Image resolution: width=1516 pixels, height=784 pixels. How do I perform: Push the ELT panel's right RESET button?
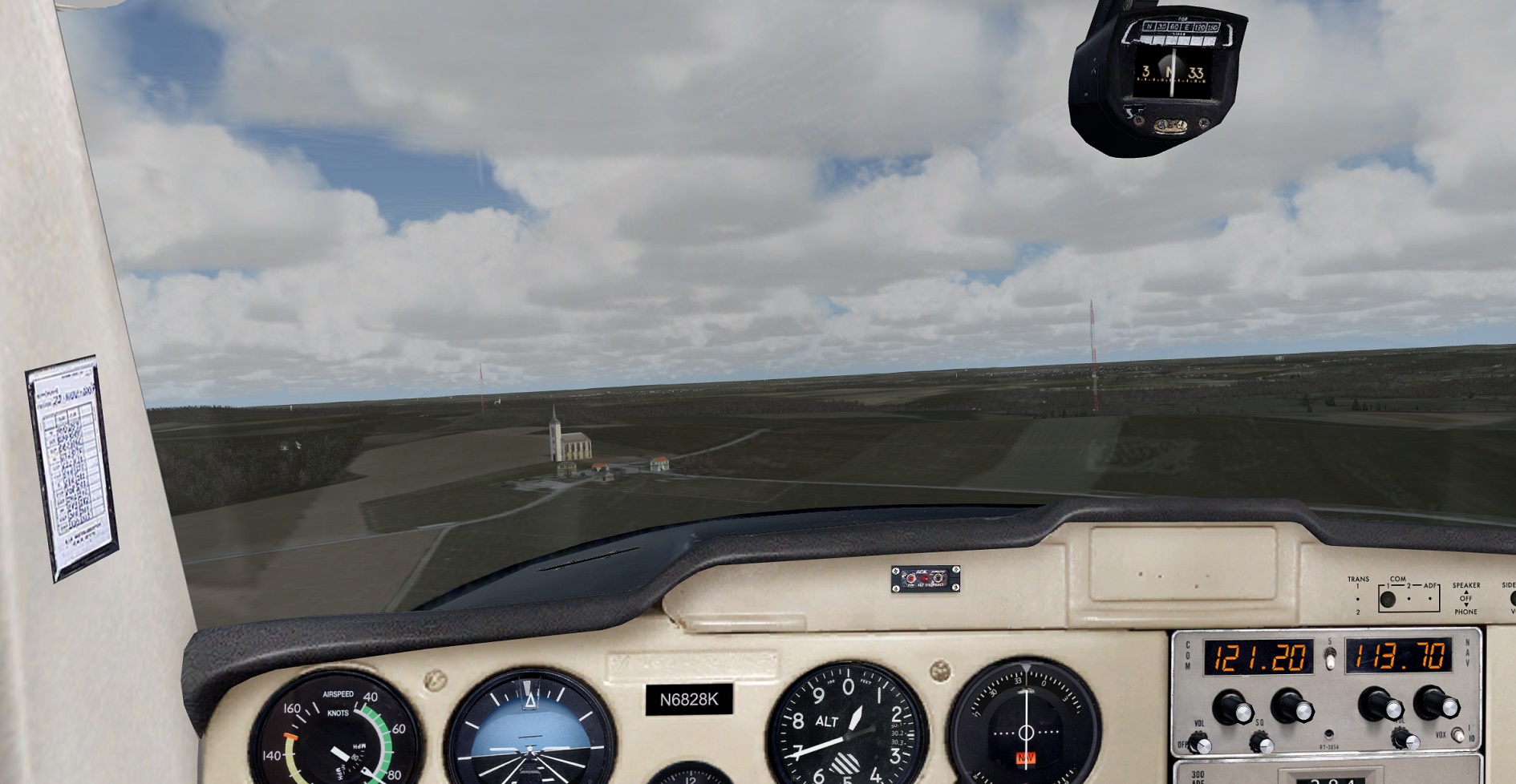tap(938, 578)
